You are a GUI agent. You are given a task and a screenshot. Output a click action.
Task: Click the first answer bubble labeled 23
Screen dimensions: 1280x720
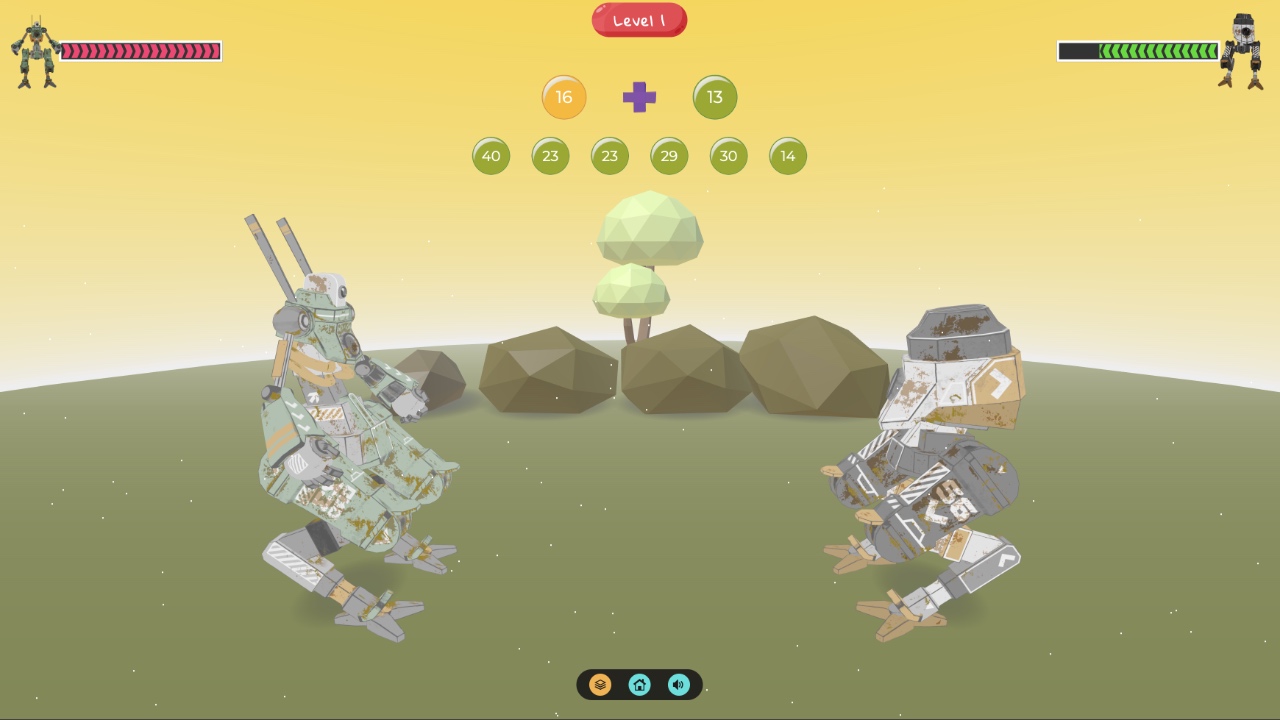click(x=550, y=156)
